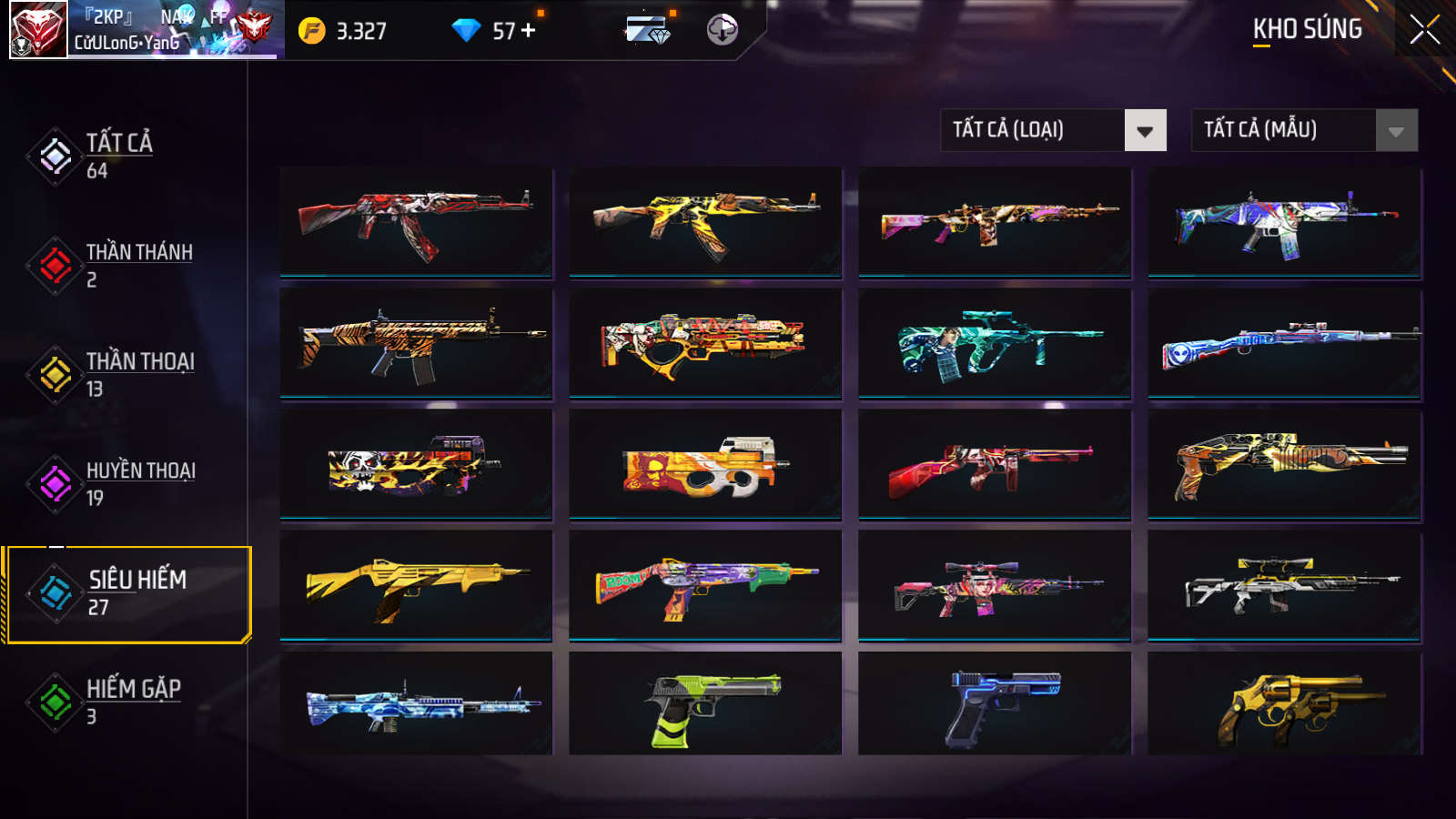Select the solid gold shotgun skin
The height and width of the screenshot is (819, 1456).
point(416,587)
